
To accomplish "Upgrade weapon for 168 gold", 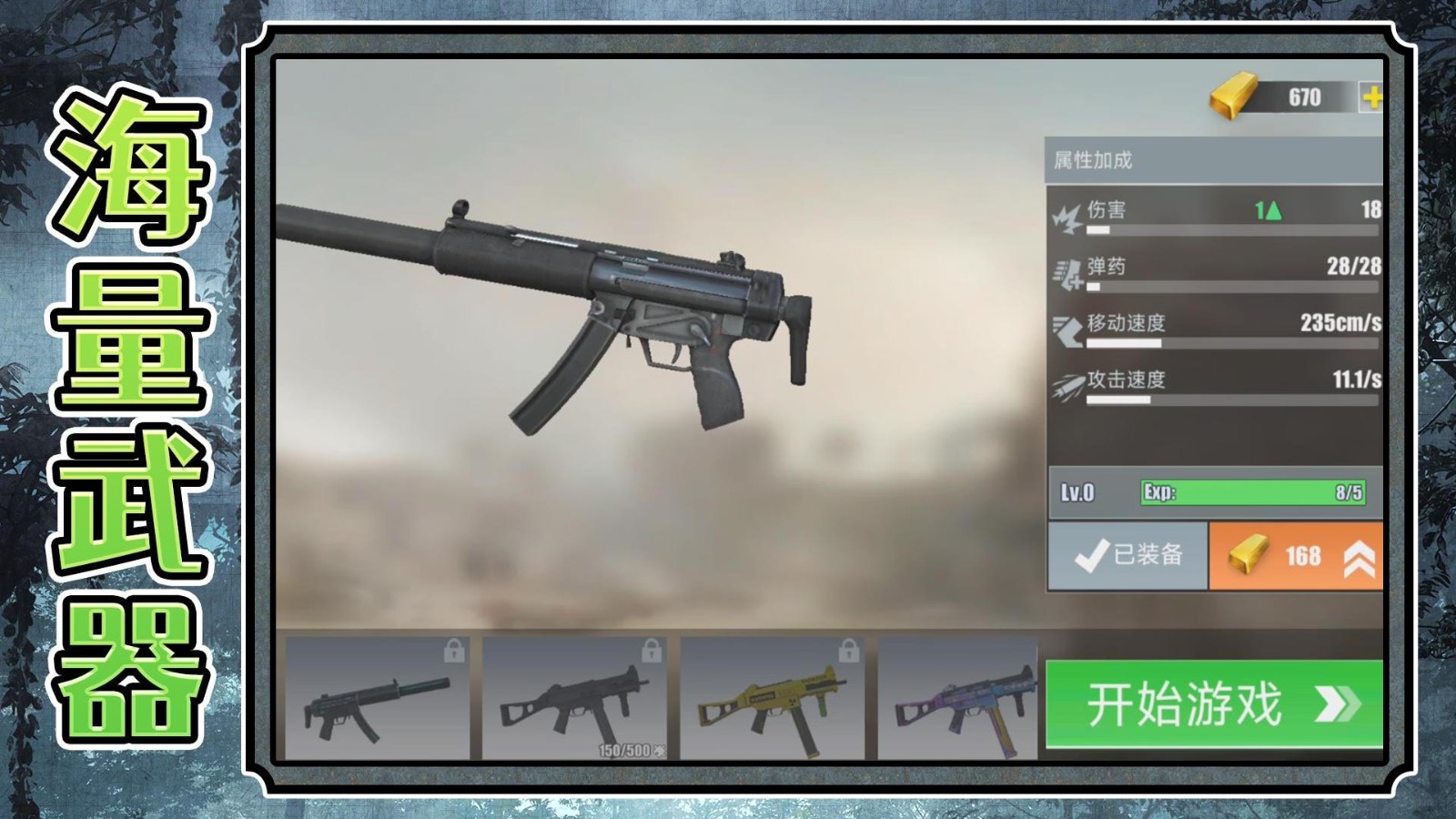I will tap(1295, 556).
